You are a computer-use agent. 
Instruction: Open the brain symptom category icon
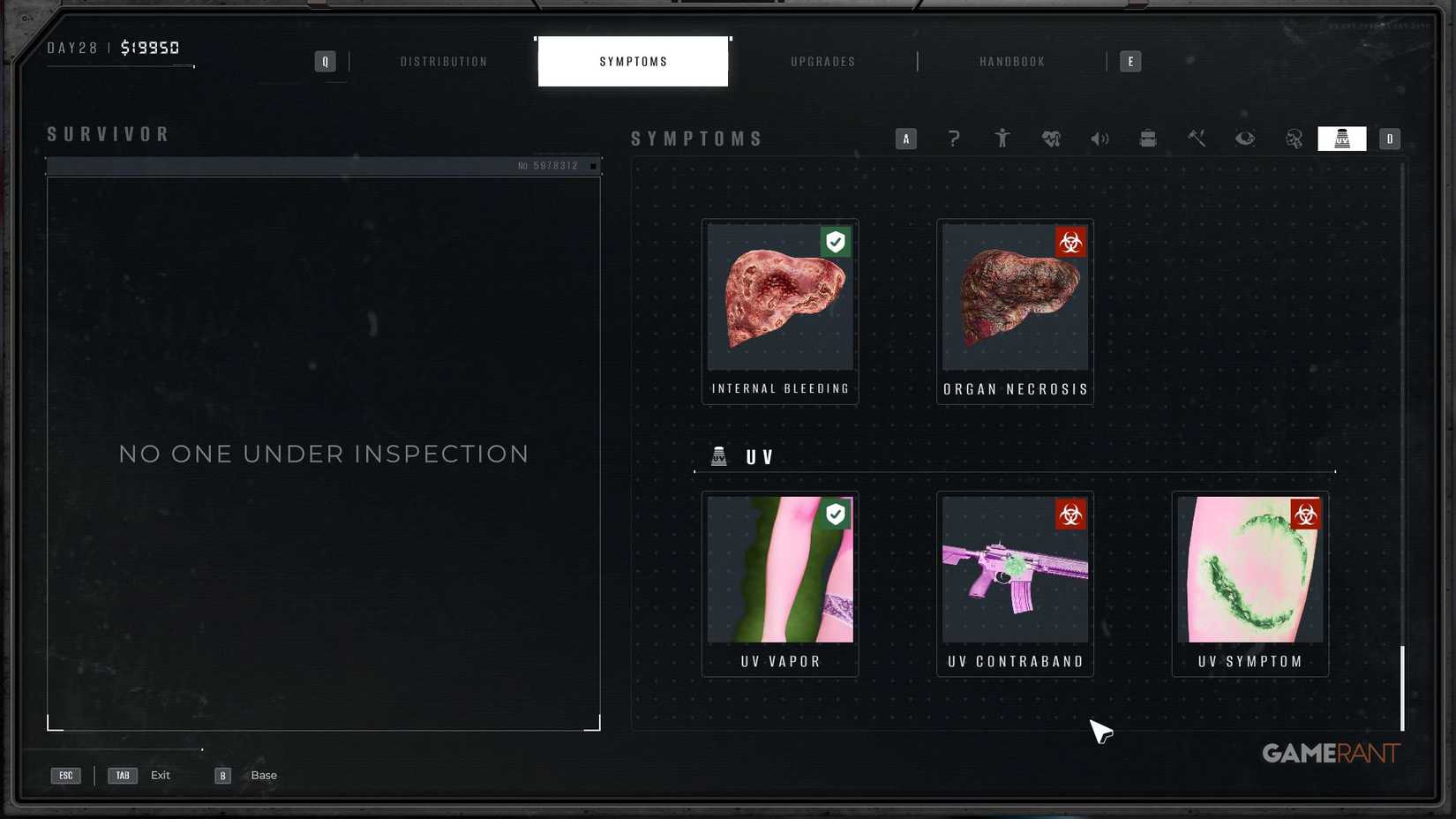coord(1294,139)
